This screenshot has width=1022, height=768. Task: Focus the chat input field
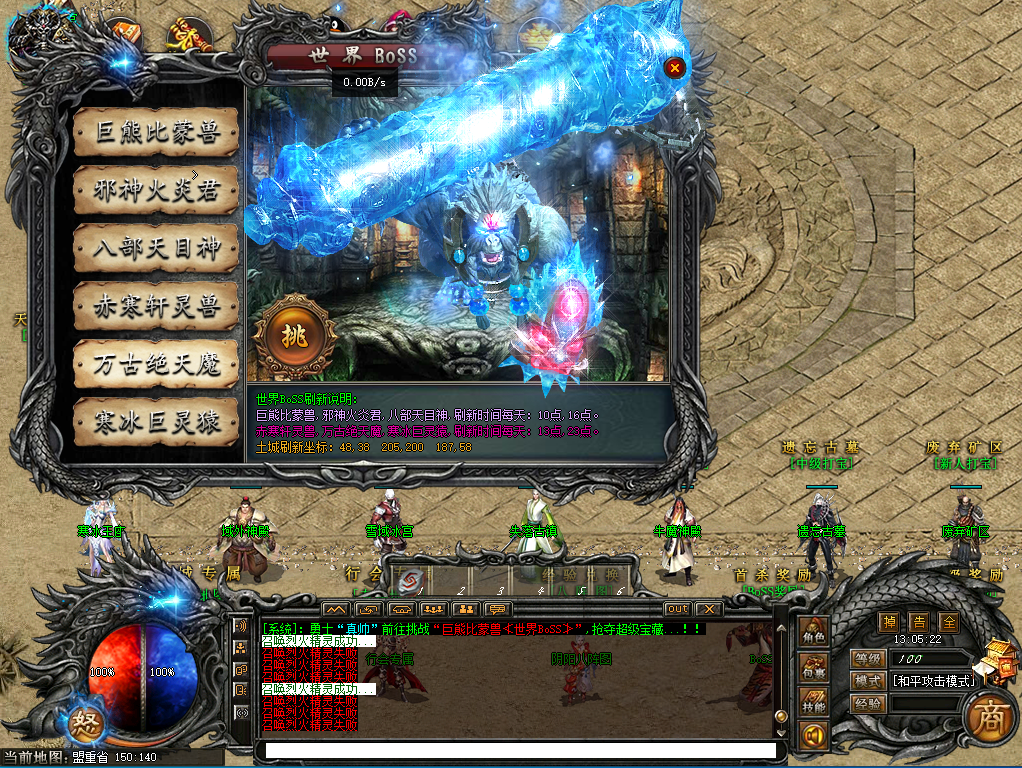click(520, 750)
